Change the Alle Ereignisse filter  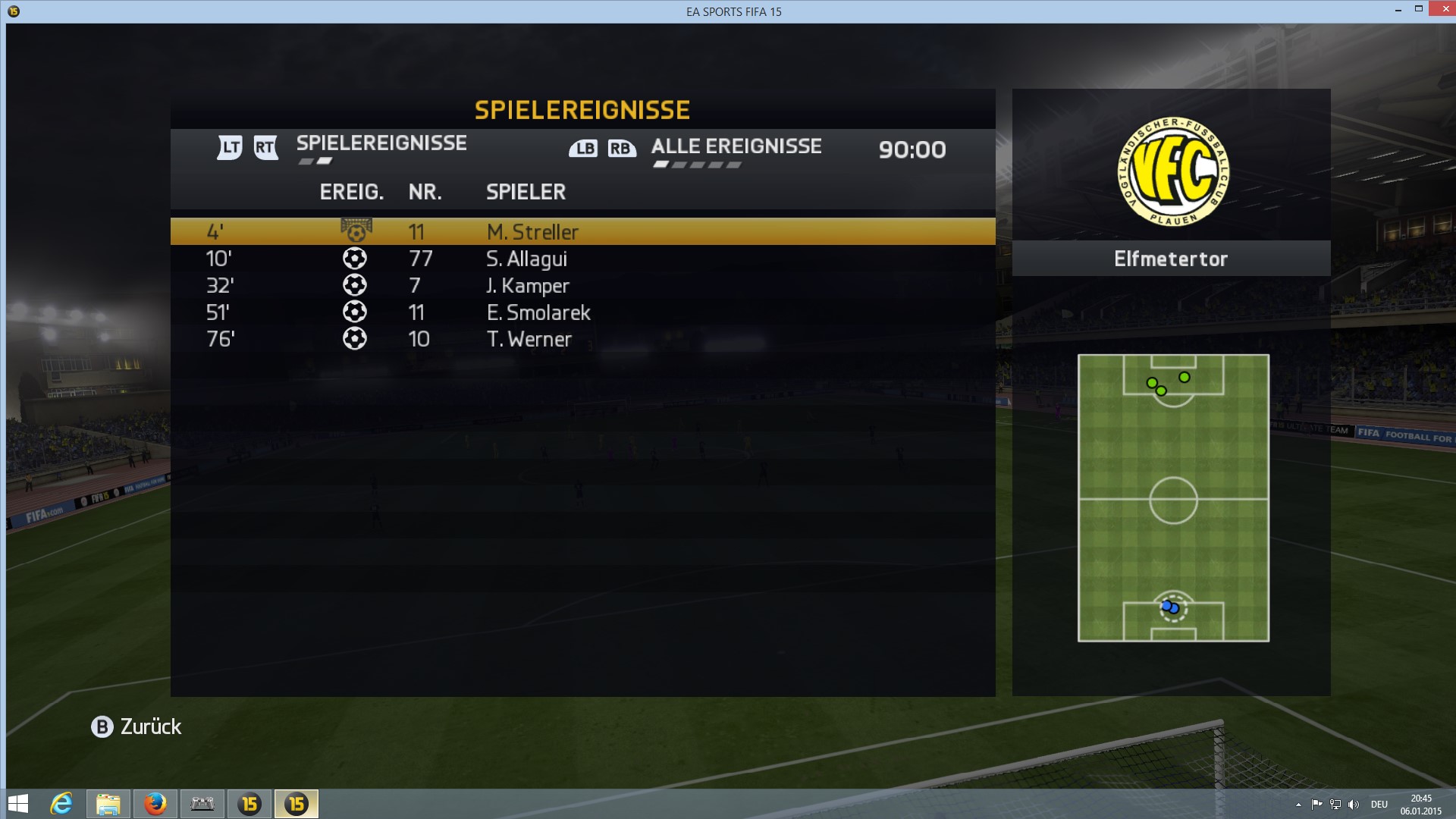pyautogui.click(x=736, y=146)
